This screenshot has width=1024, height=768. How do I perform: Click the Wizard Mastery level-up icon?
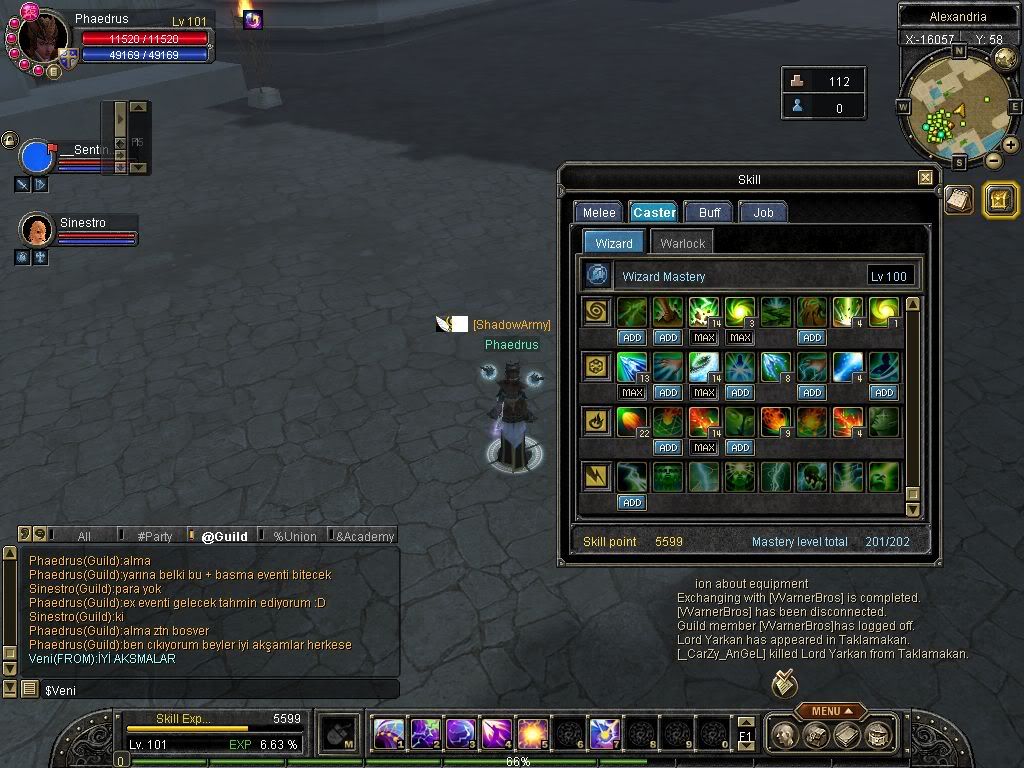coord(598,275)
